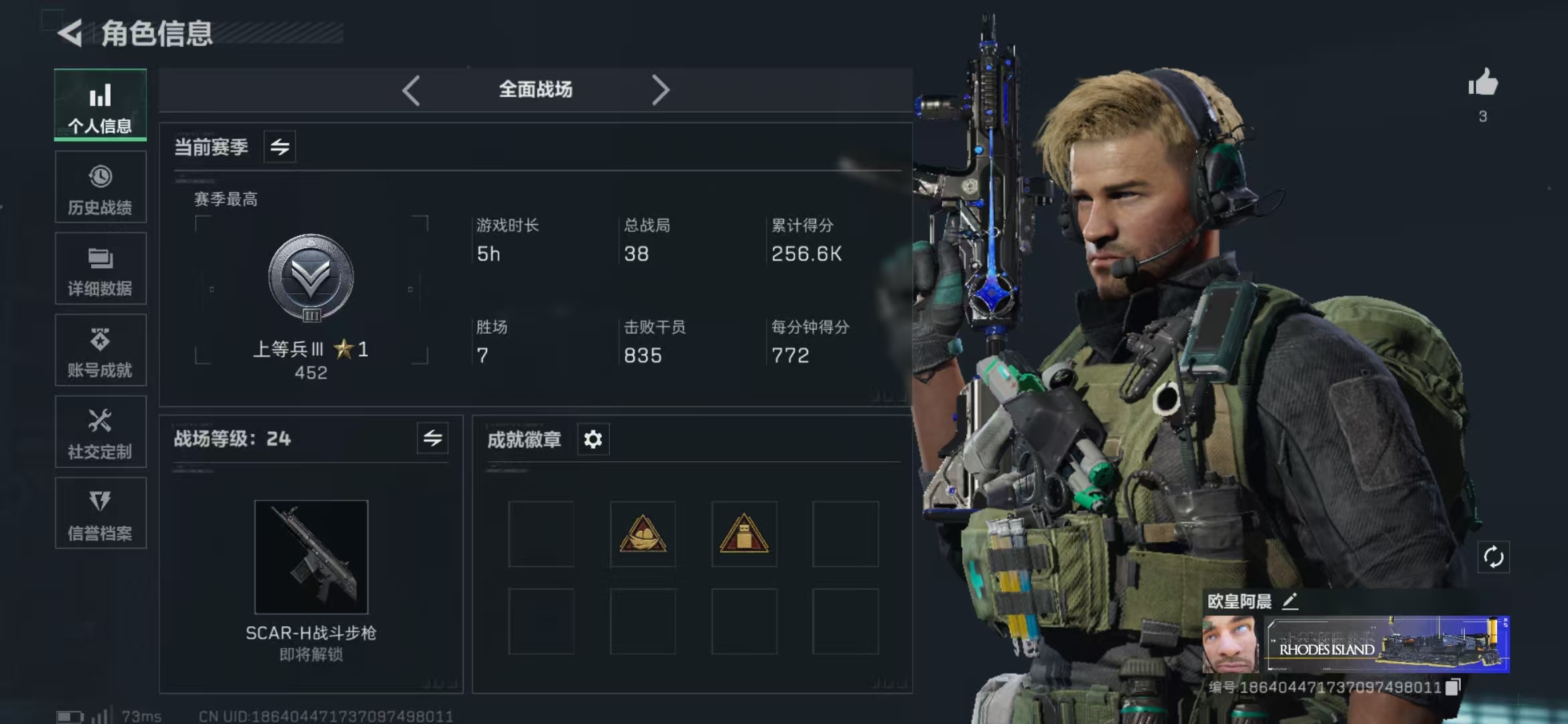Rotate the character model with the refresh icon
1568x724 pixels.
pyautogui.click(x=1494, y=557)
